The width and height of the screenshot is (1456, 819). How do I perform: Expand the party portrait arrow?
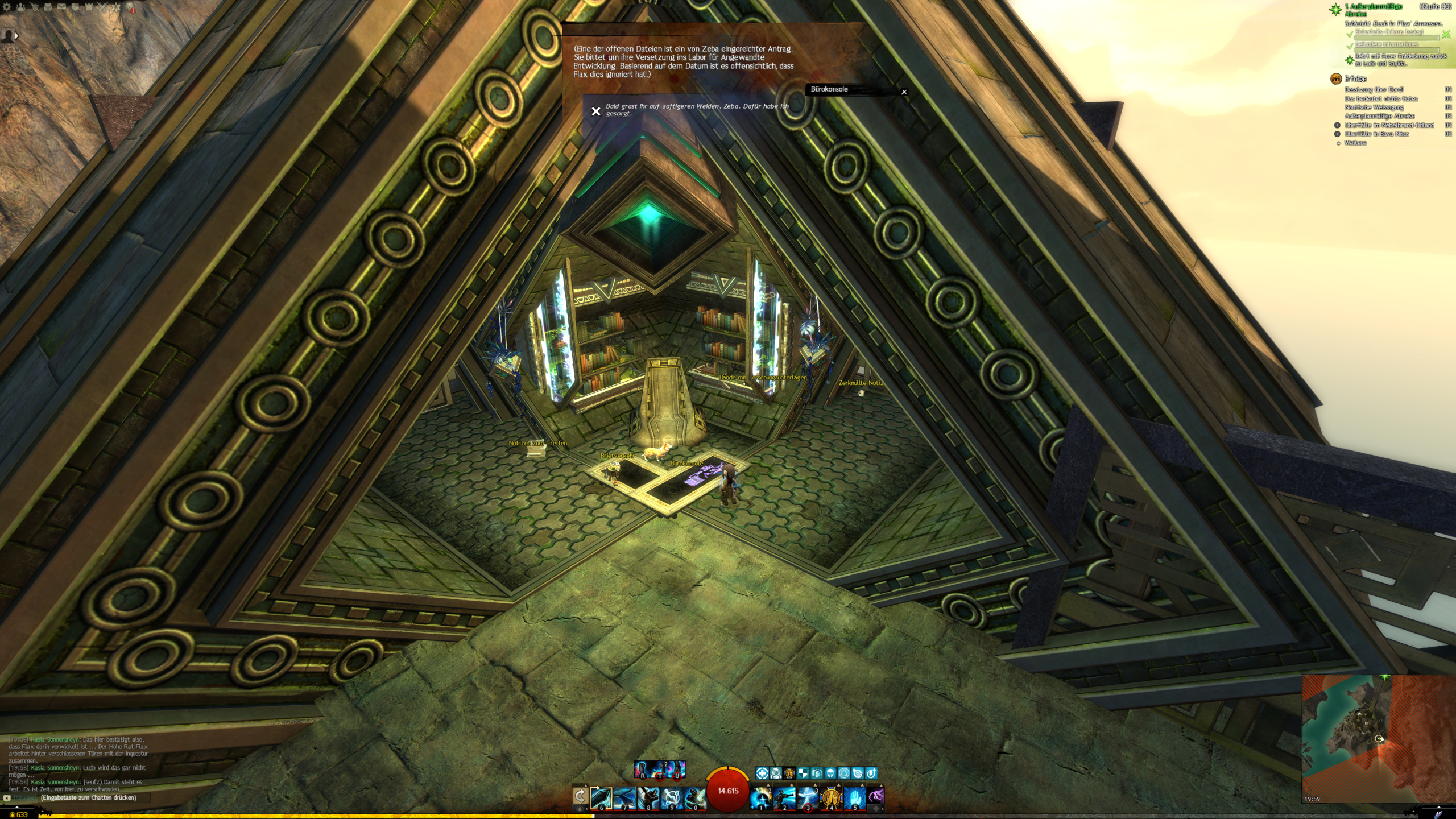tap(16, 35)
